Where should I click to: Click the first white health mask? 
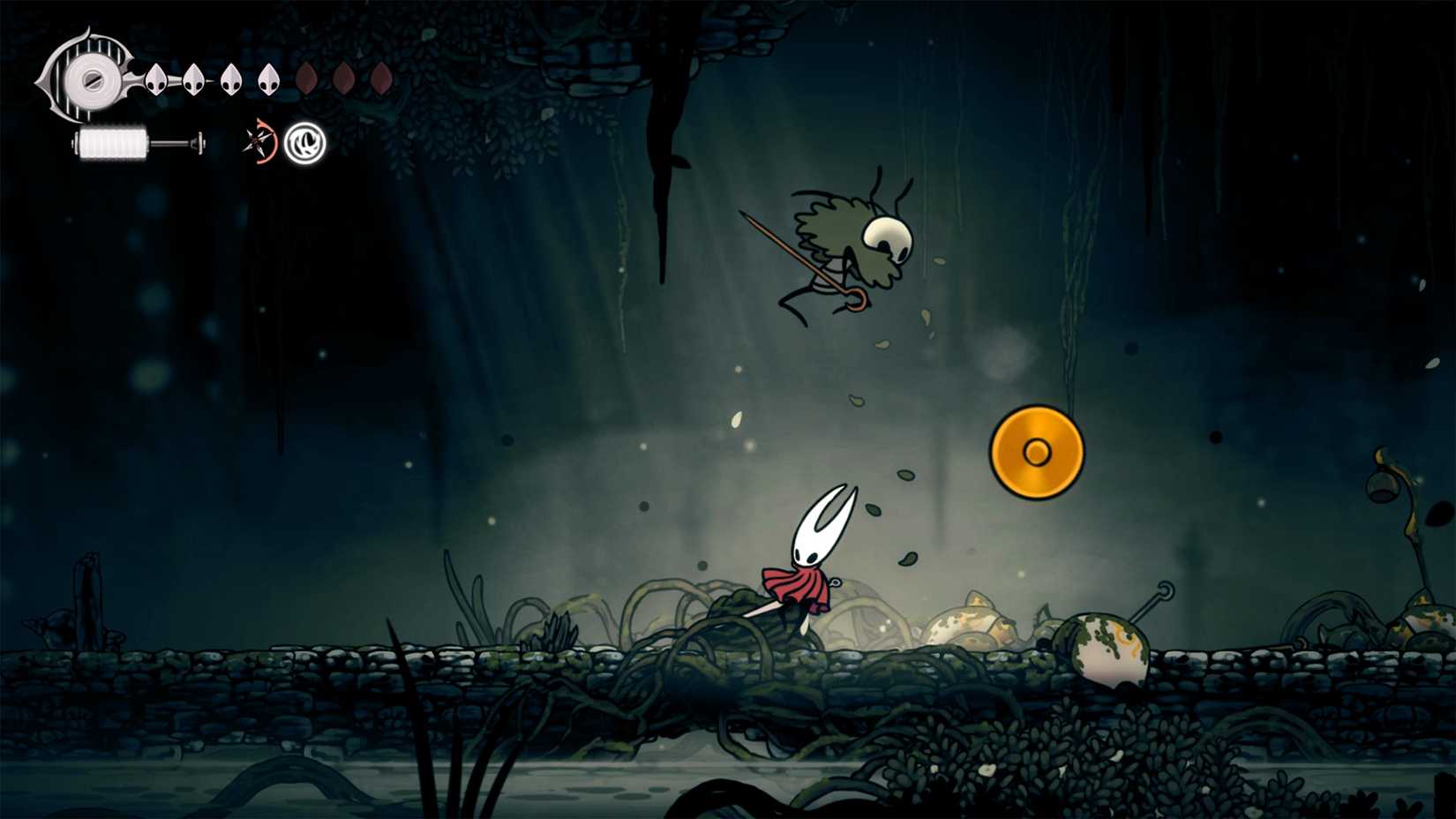pos(155,80)
